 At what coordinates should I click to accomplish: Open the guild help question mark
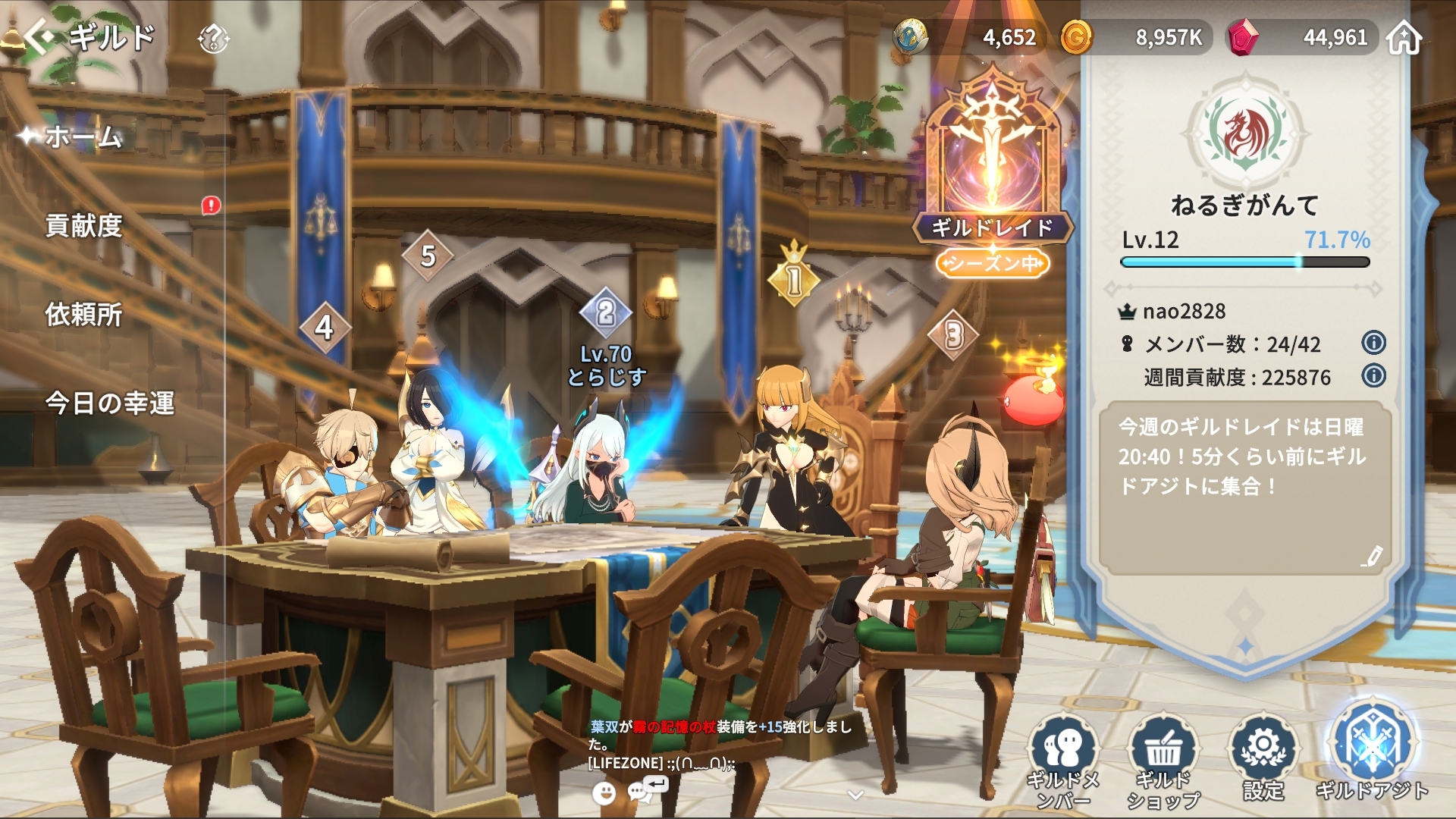click(213, 38)
